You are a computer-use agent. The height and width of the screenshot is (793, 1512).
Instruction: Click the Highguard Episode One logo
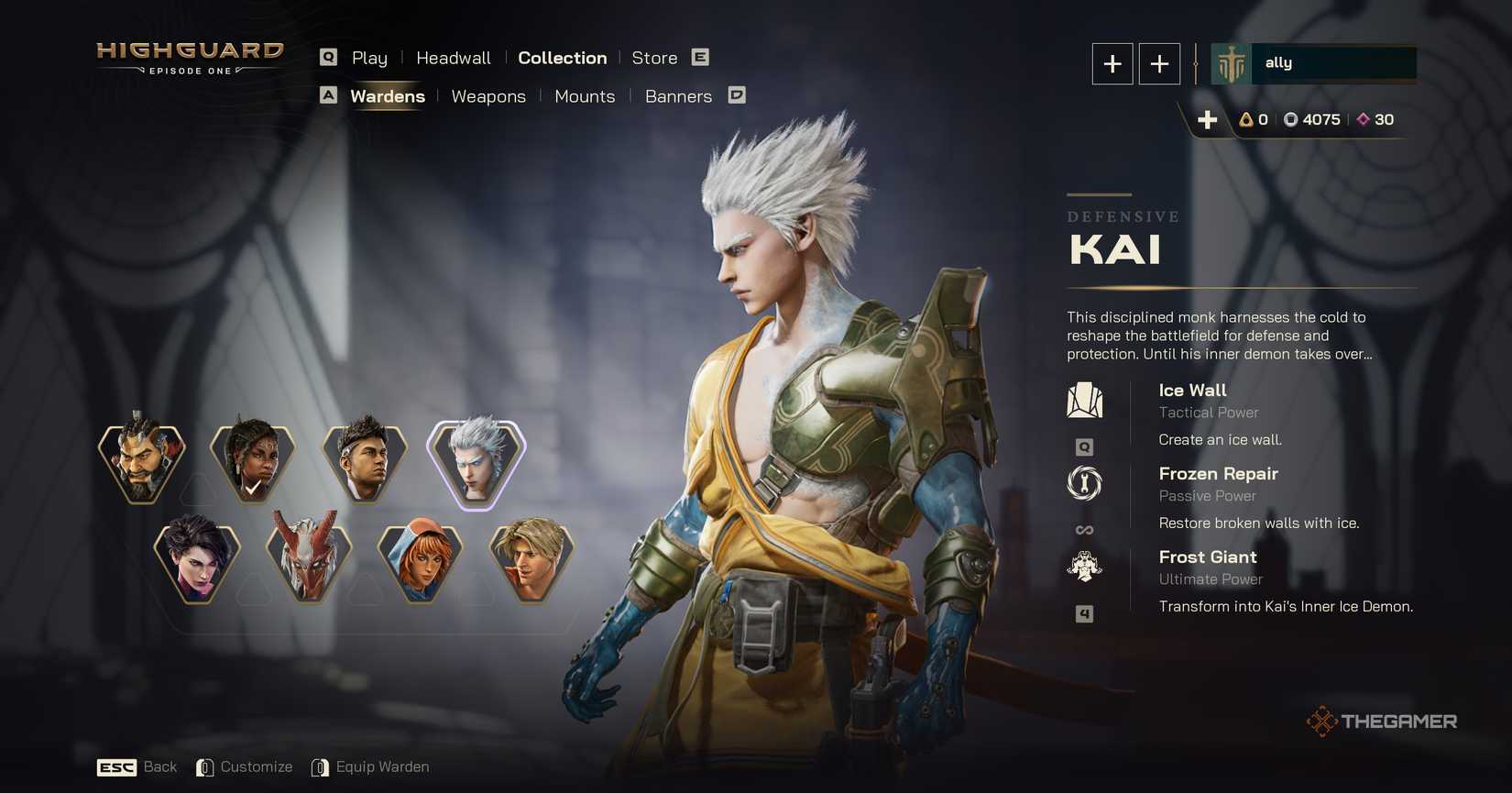point(190,58)
